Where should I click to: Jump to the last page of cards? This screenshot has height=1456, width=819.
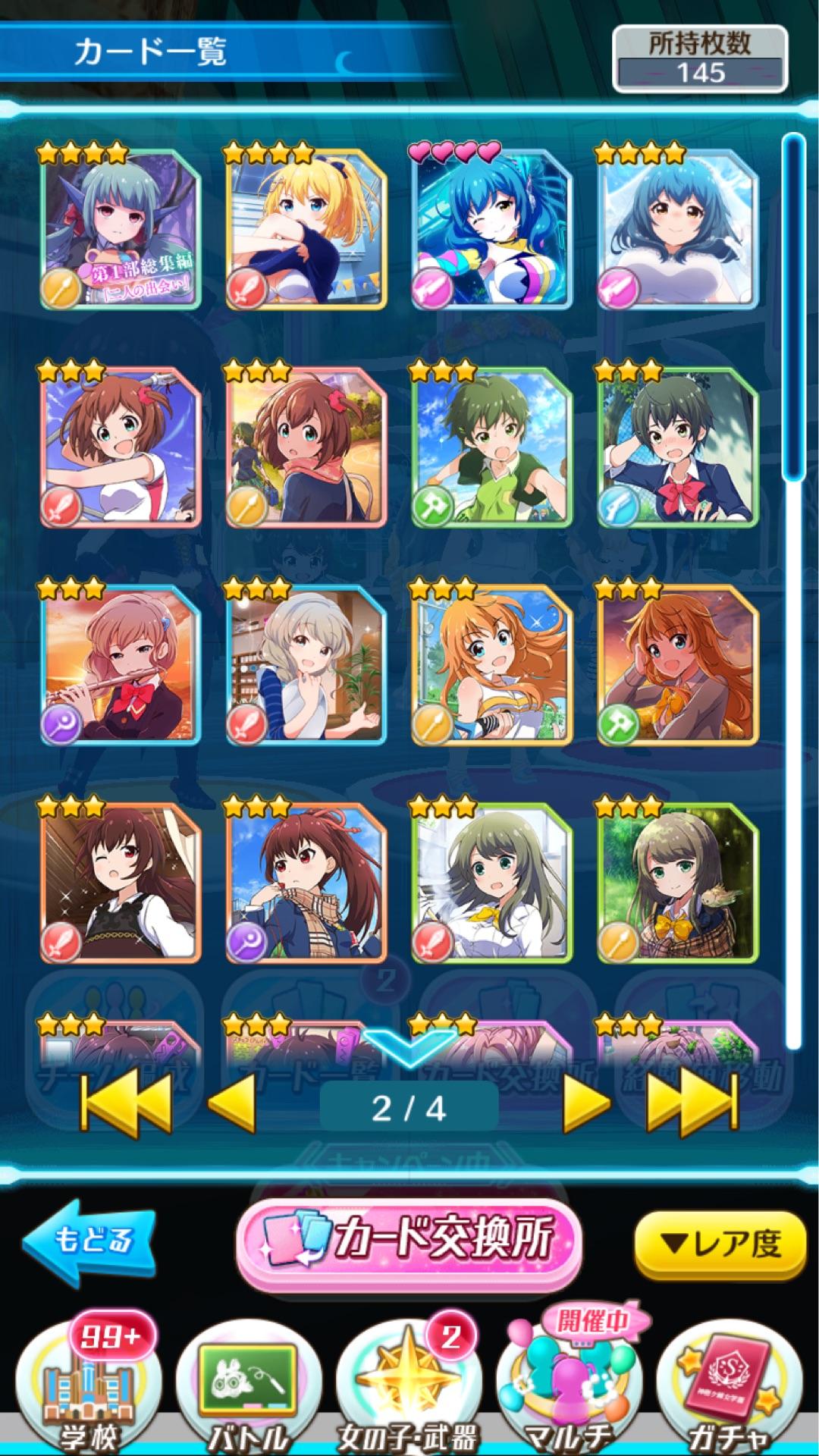(x=692, y=1106)
